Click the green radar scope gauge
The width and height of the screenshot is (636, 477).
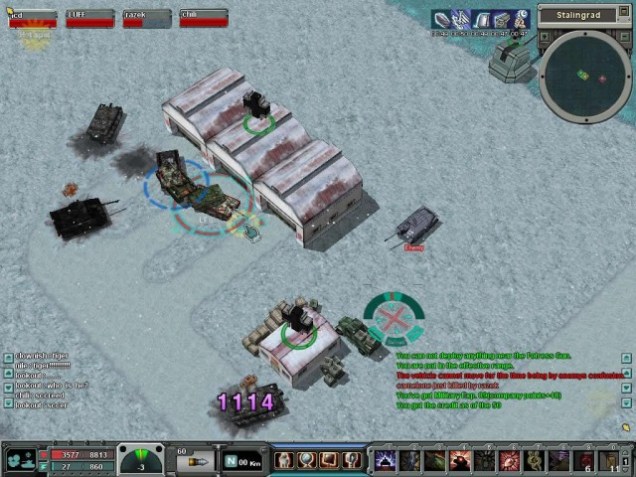pos(141,460)
